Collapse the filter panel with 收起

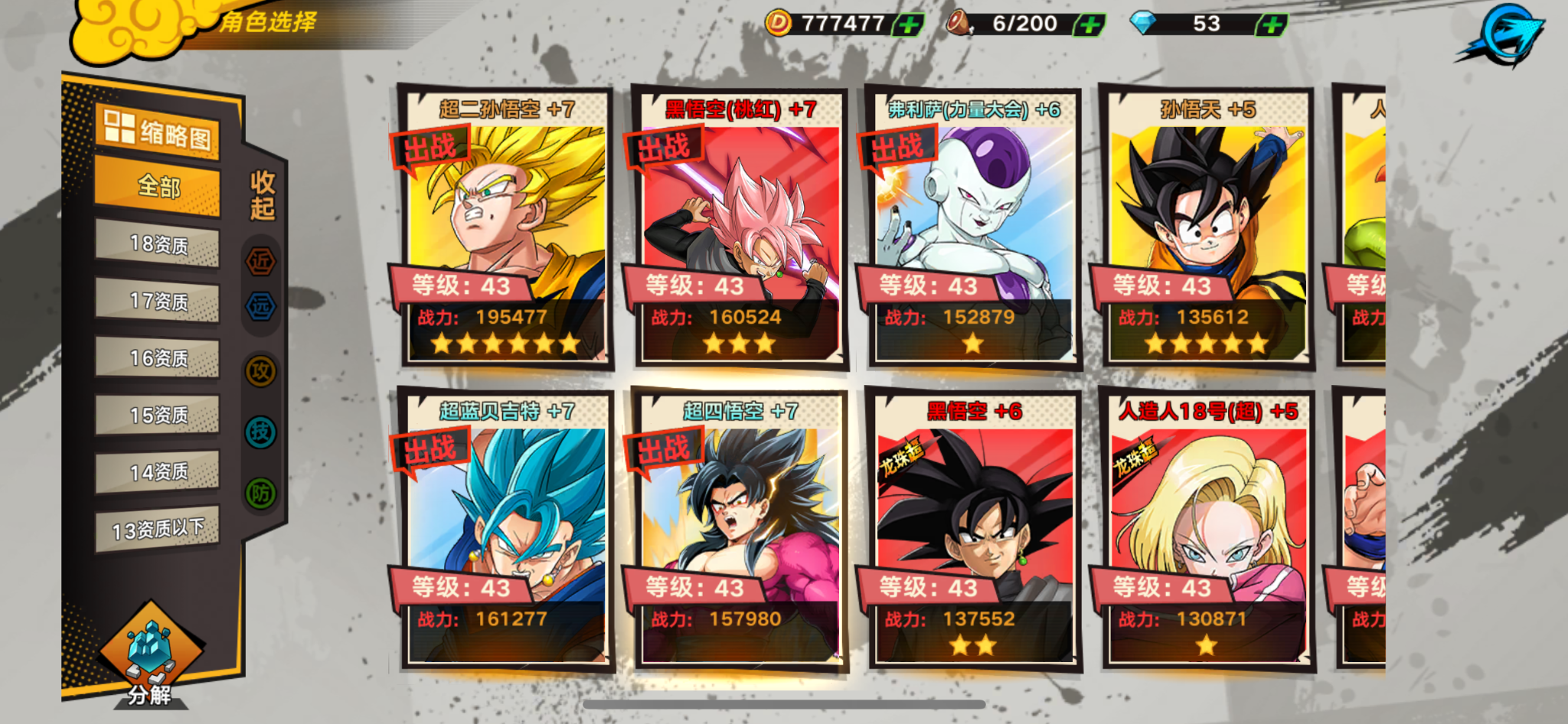pos(263,195)
